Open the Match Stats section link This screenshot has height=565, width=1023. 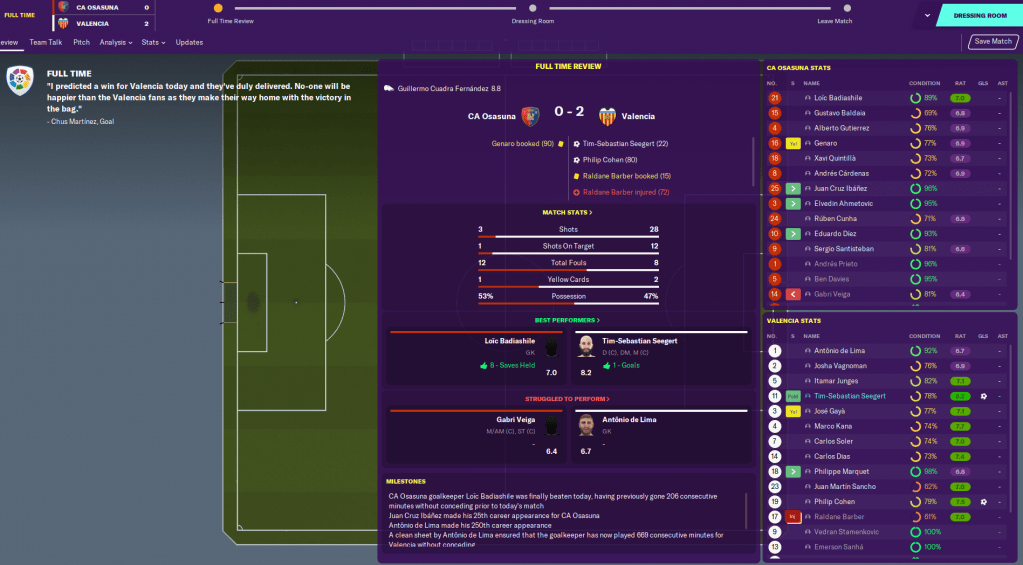tap(566, 213)
